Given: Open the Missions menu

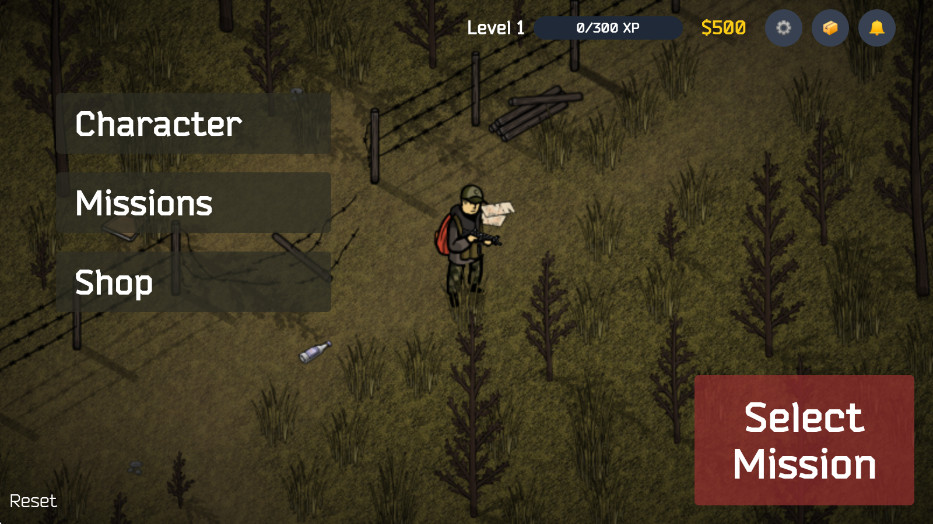Looking at the screenshot, I should [193, 203].
